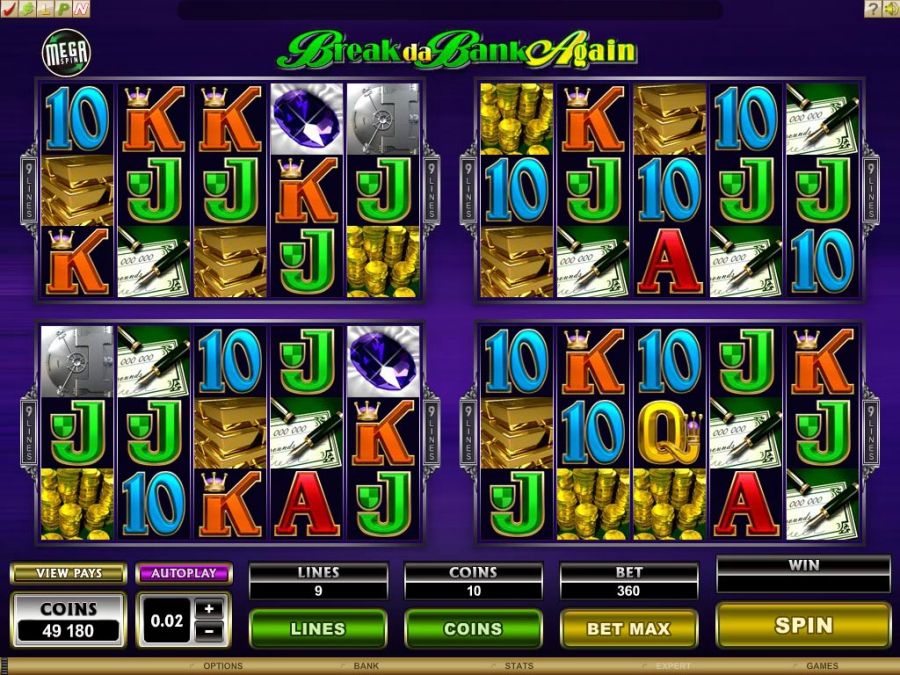Click the green COINS button
This screenshot has height=675, width=900.
(473, 628)
